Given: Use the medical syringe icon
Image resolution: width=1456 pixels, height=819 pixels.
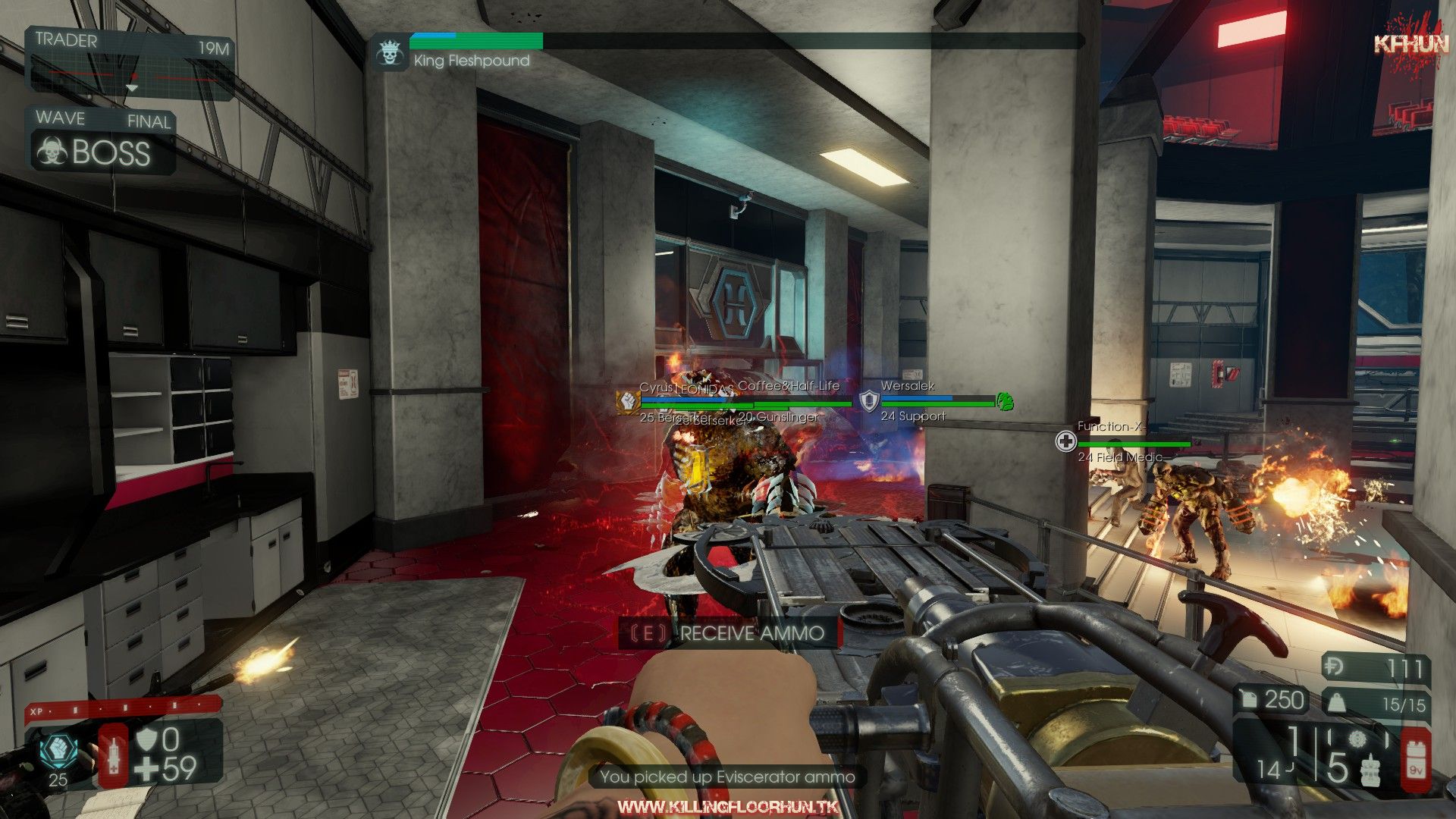Looking at the screenshot, I should click(114, 757).
